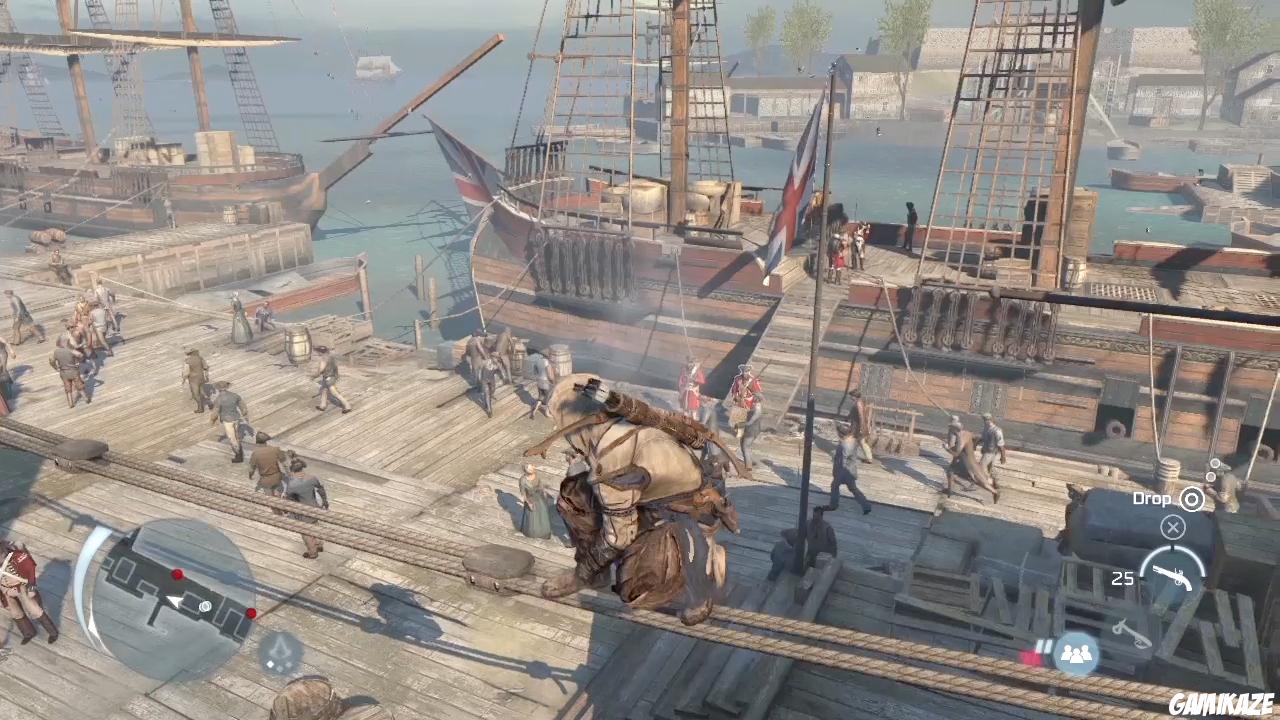Click a red enemy dot on the minimap
This screenshot has height=720, width=1280.
[176, 574]
